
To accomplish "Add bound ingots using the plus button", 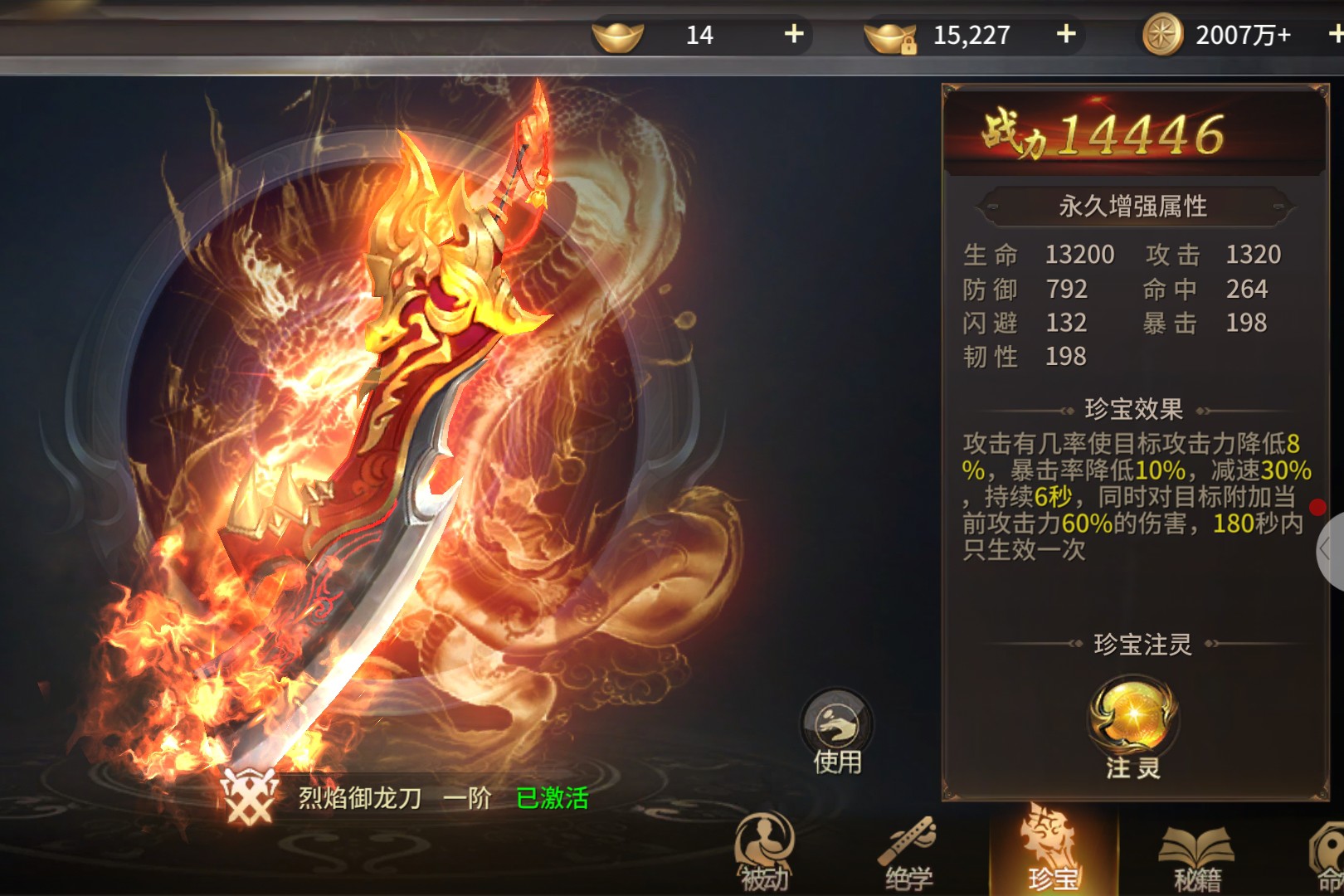I will click(1066, 34).
